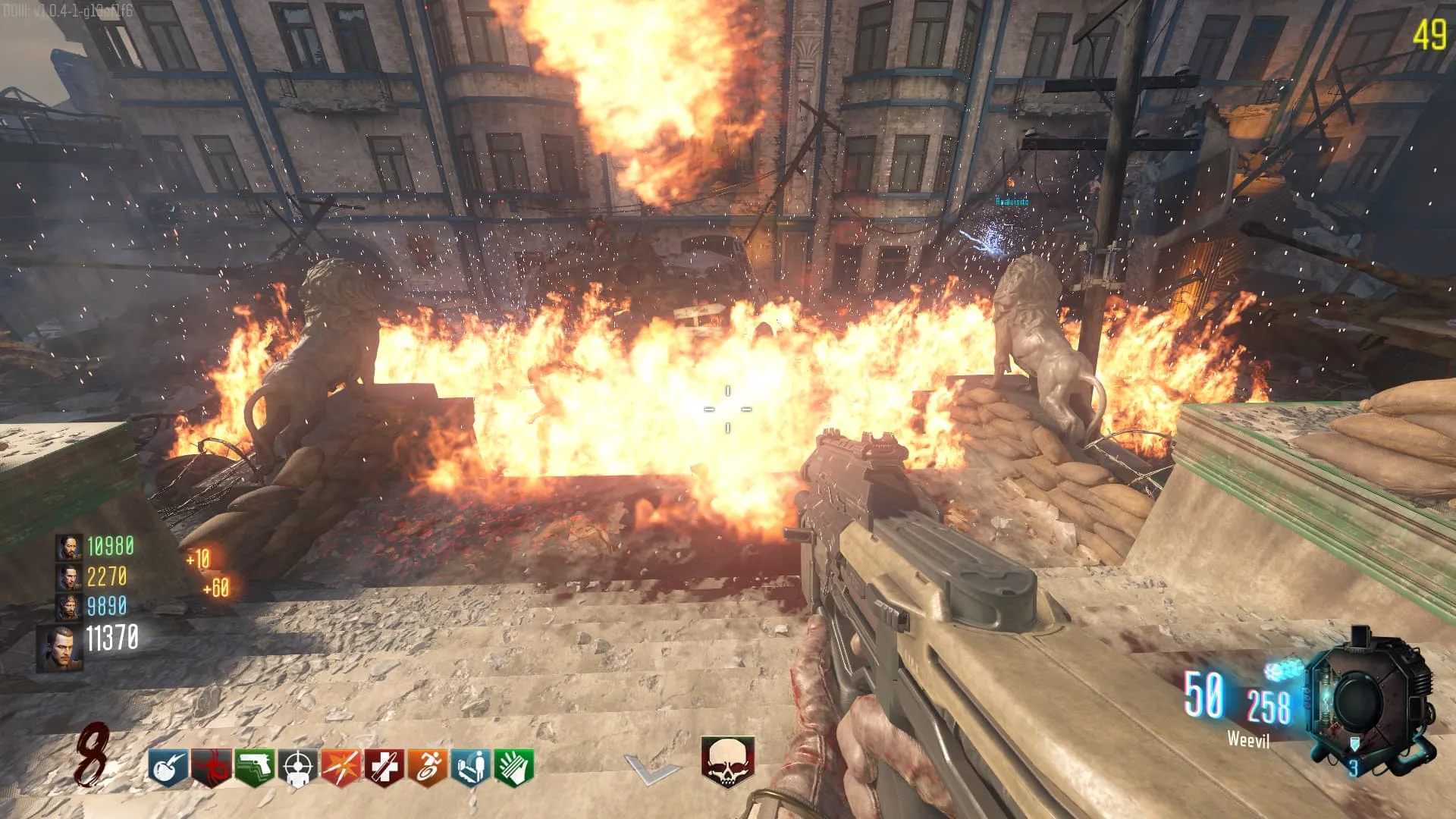This screenshot has width=1456, height=819.
Task: Select the red cross and bullet perk icon
Action: pos(384,767)
